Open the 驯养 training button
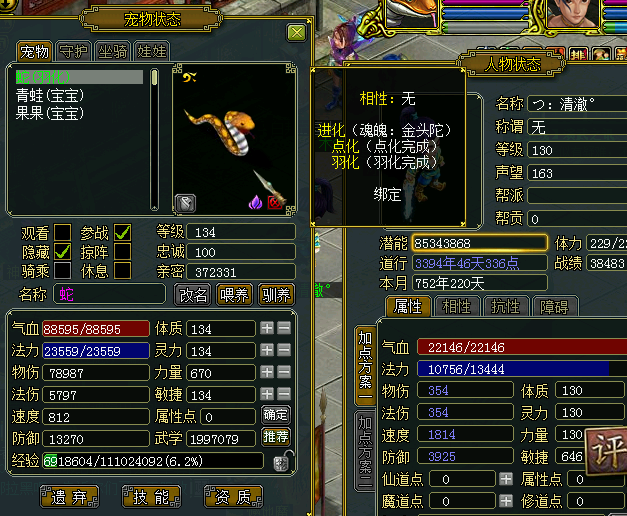The image size is (627, 516). pyautogui.click(x=276, y=294)
